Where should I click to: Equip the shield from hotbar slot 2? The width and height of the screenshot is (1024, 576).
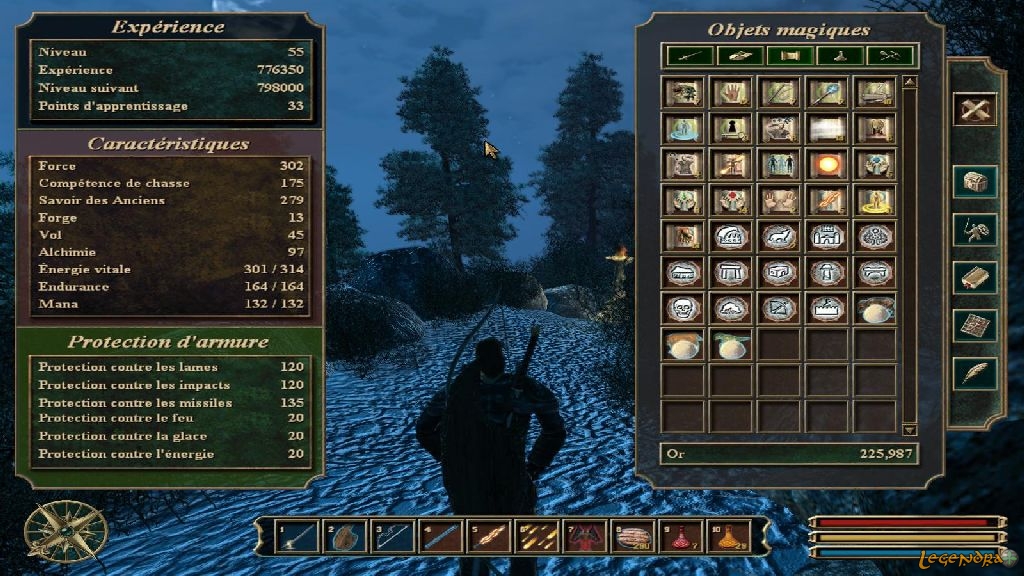345,537
